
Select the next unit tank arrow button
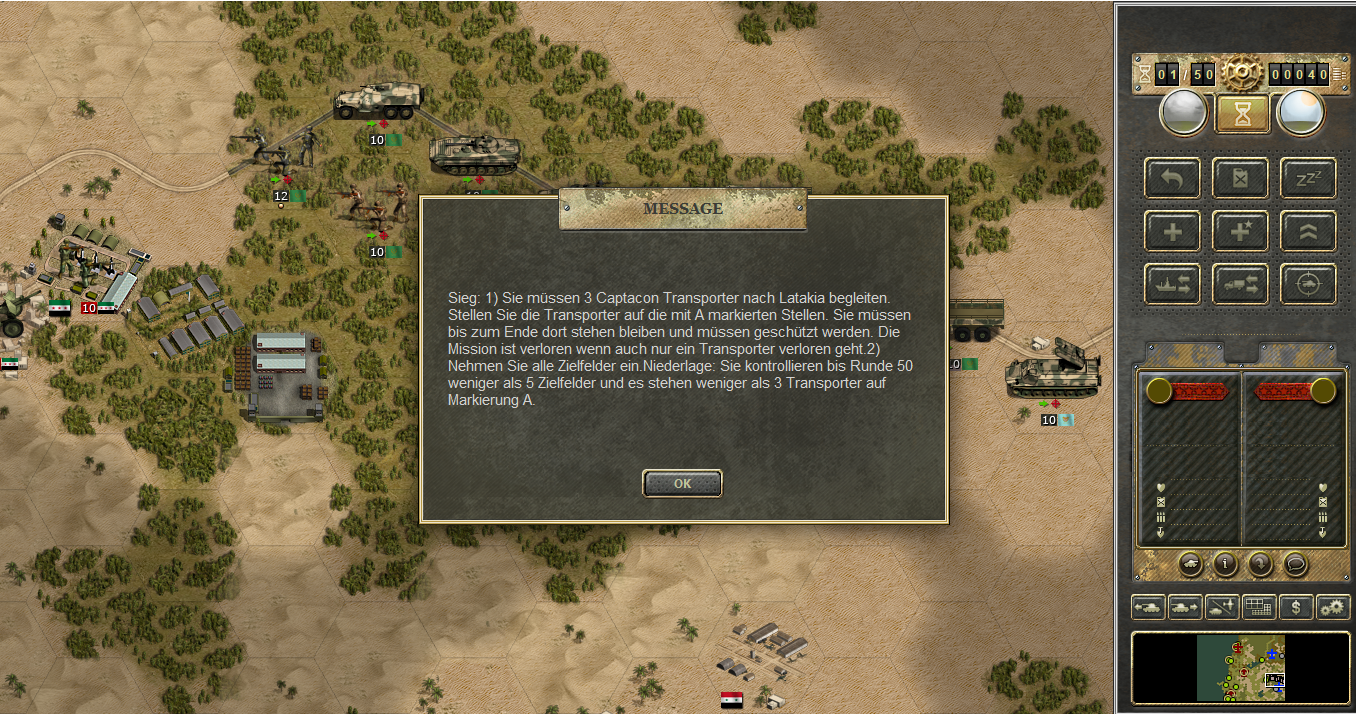click(1184, 607)
